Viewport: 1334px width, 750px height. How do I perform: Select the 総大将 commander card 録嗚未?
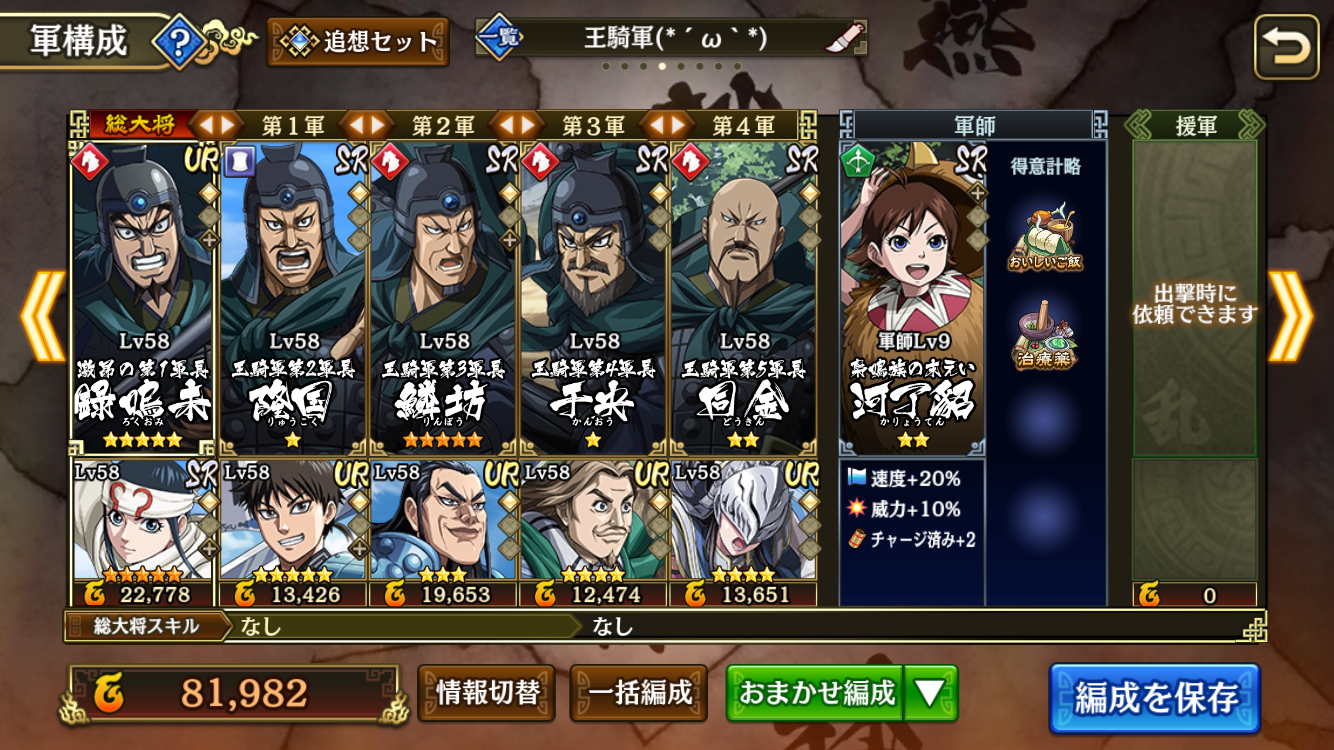(x=143, y=298)
